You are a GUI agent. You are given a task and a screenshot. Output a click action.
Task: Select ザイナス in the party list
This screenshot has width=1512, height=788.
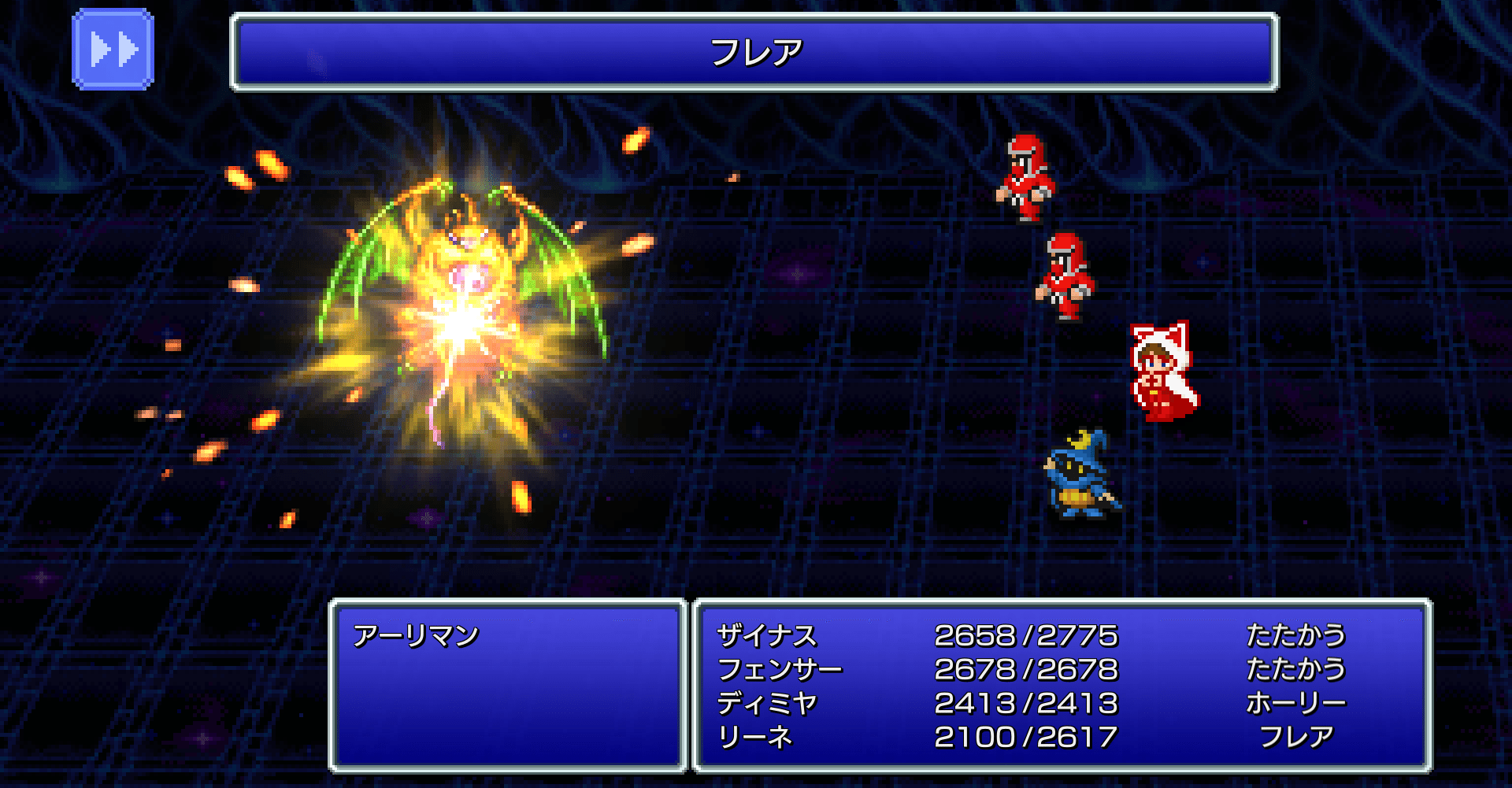(768, 635)
